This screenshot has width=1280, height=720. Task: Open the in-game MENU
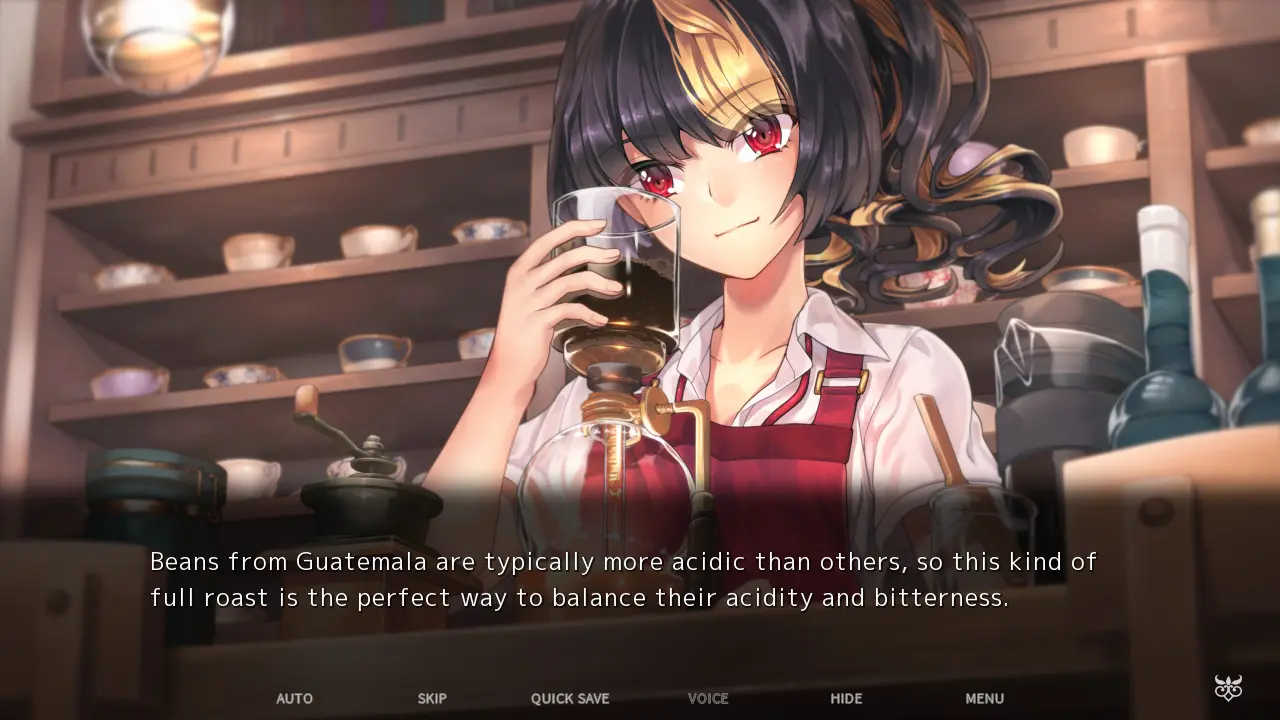pos(984,699)
